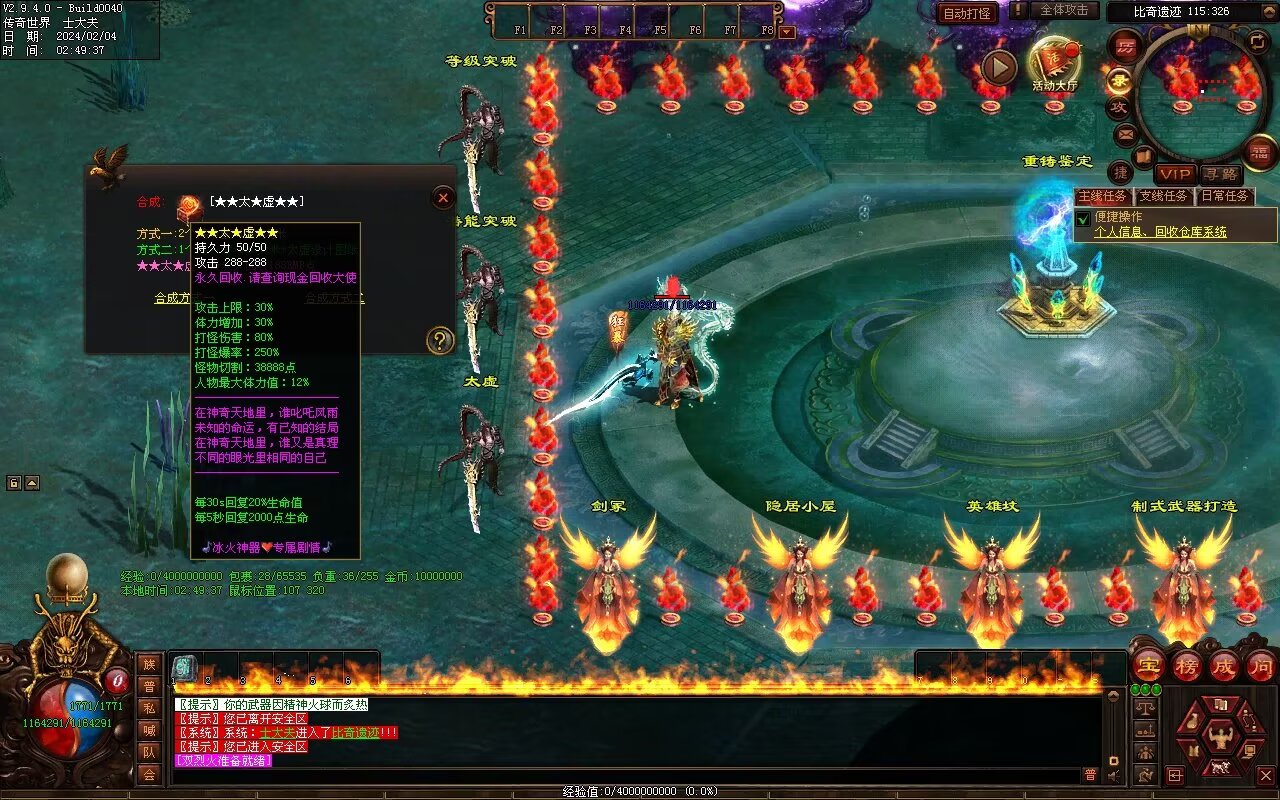1280x800 pixels.
Task: Click the 福 welfare button by the minimap
Action: (x=1259, y=152)
